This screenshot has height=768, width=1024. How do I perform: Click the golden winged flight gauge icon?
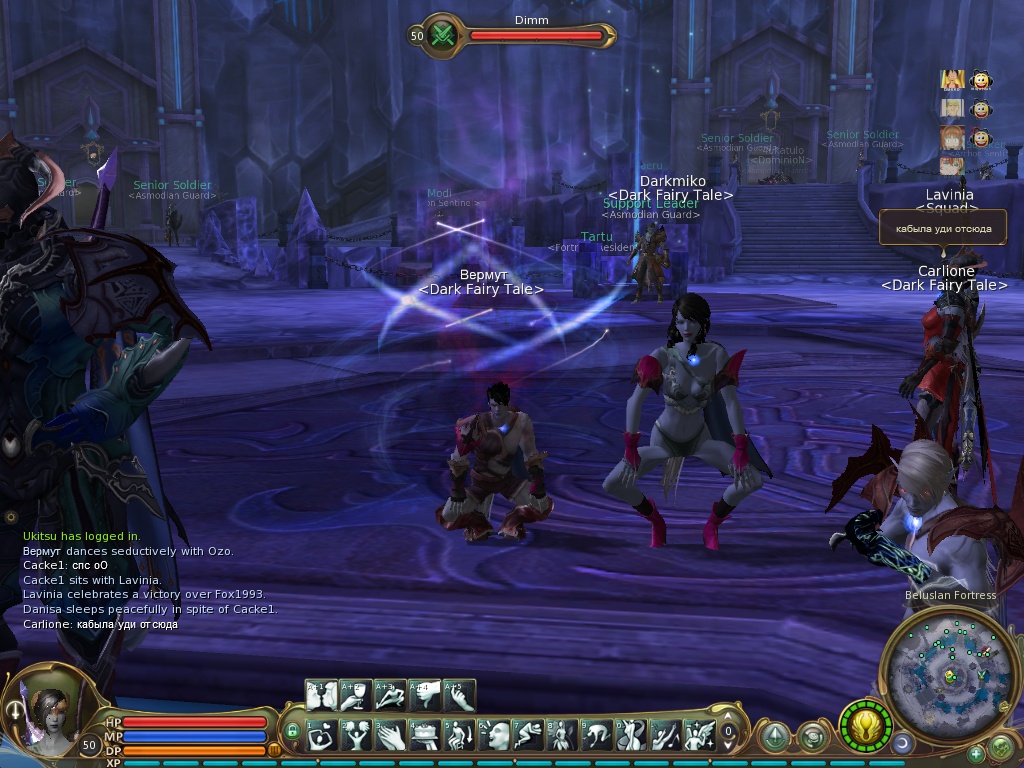click(865, 725)
